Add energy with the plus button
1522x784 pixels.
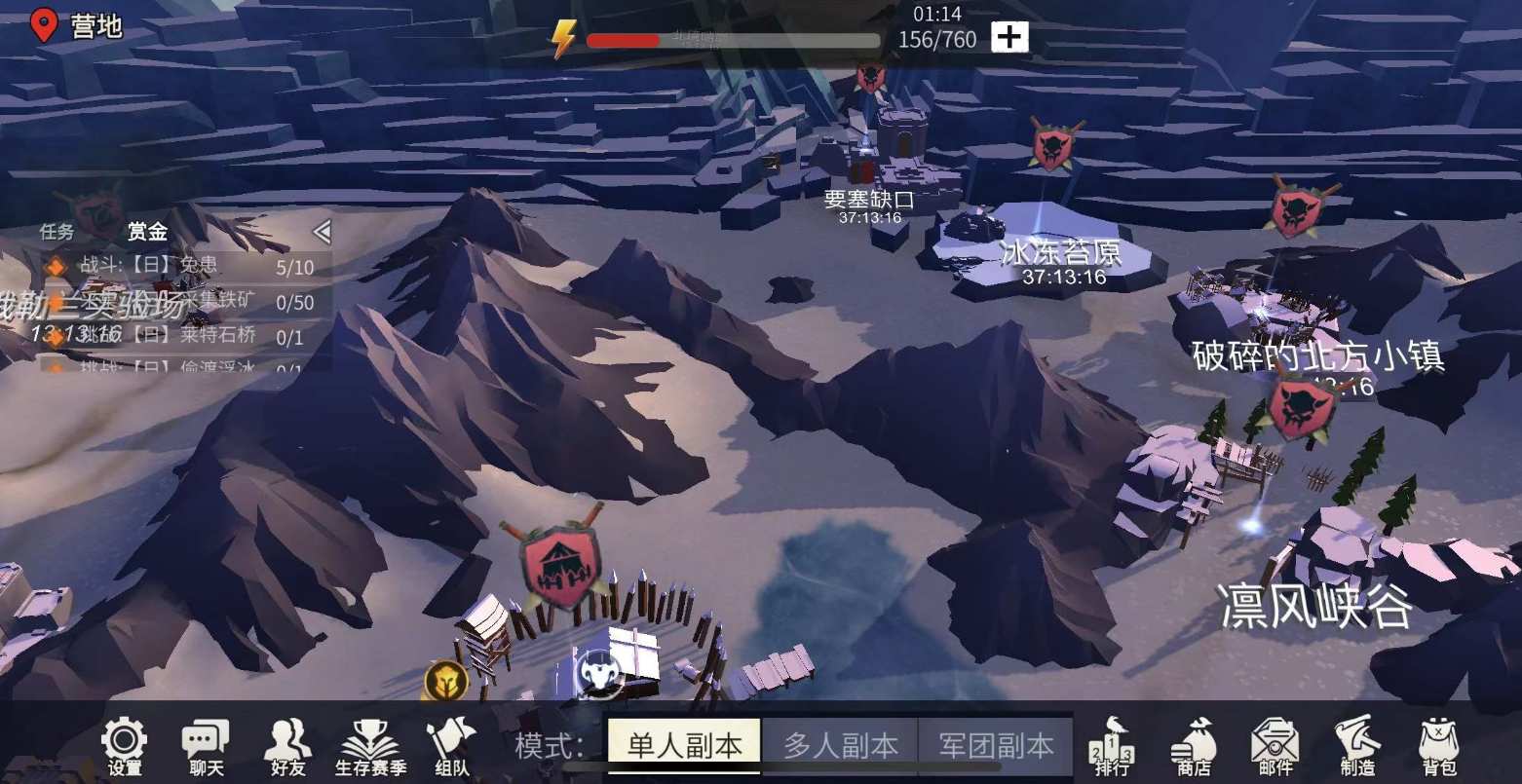(1009, 37)
